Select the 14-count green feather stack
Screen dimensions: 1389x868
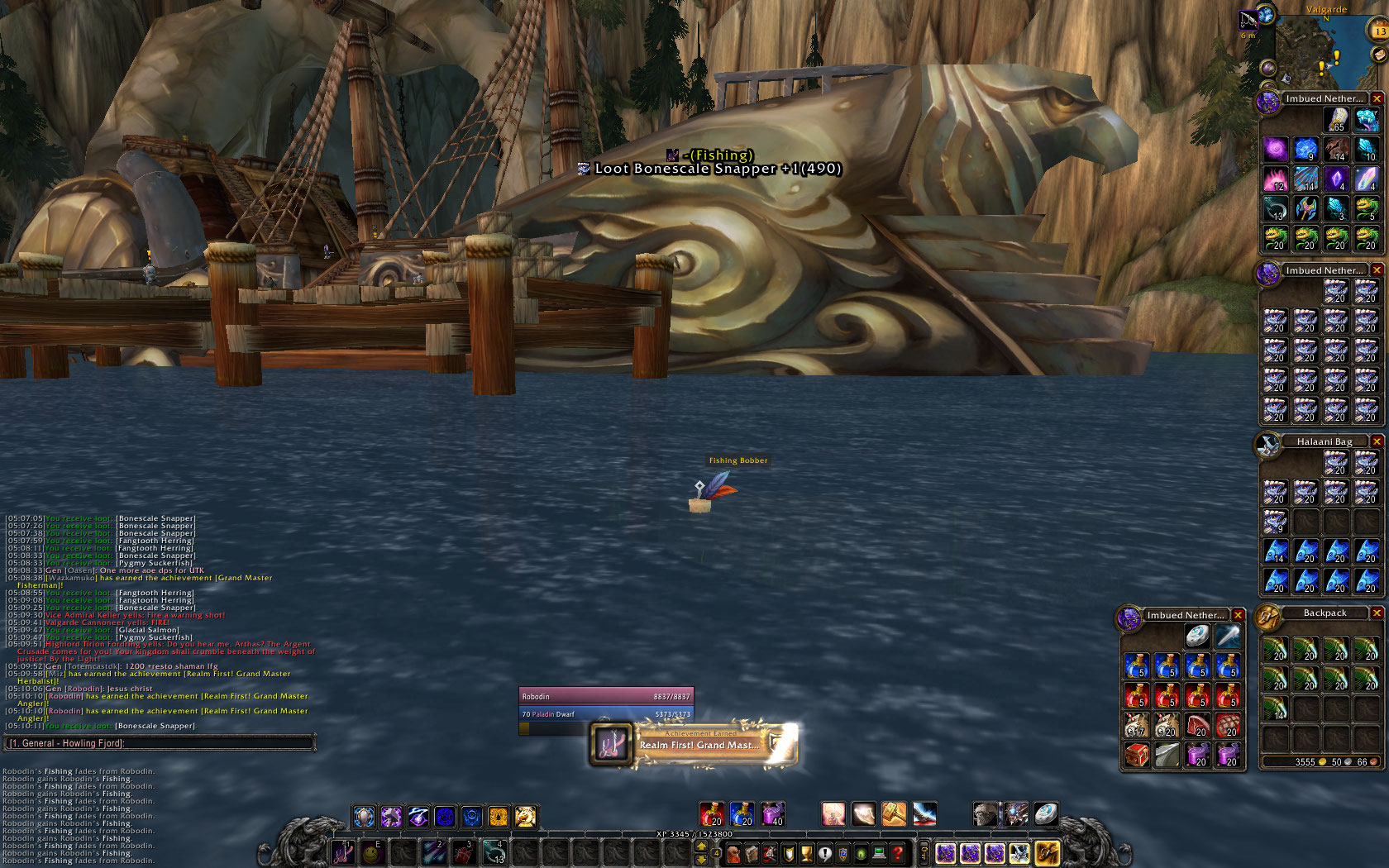click(x=1275, y=708)
